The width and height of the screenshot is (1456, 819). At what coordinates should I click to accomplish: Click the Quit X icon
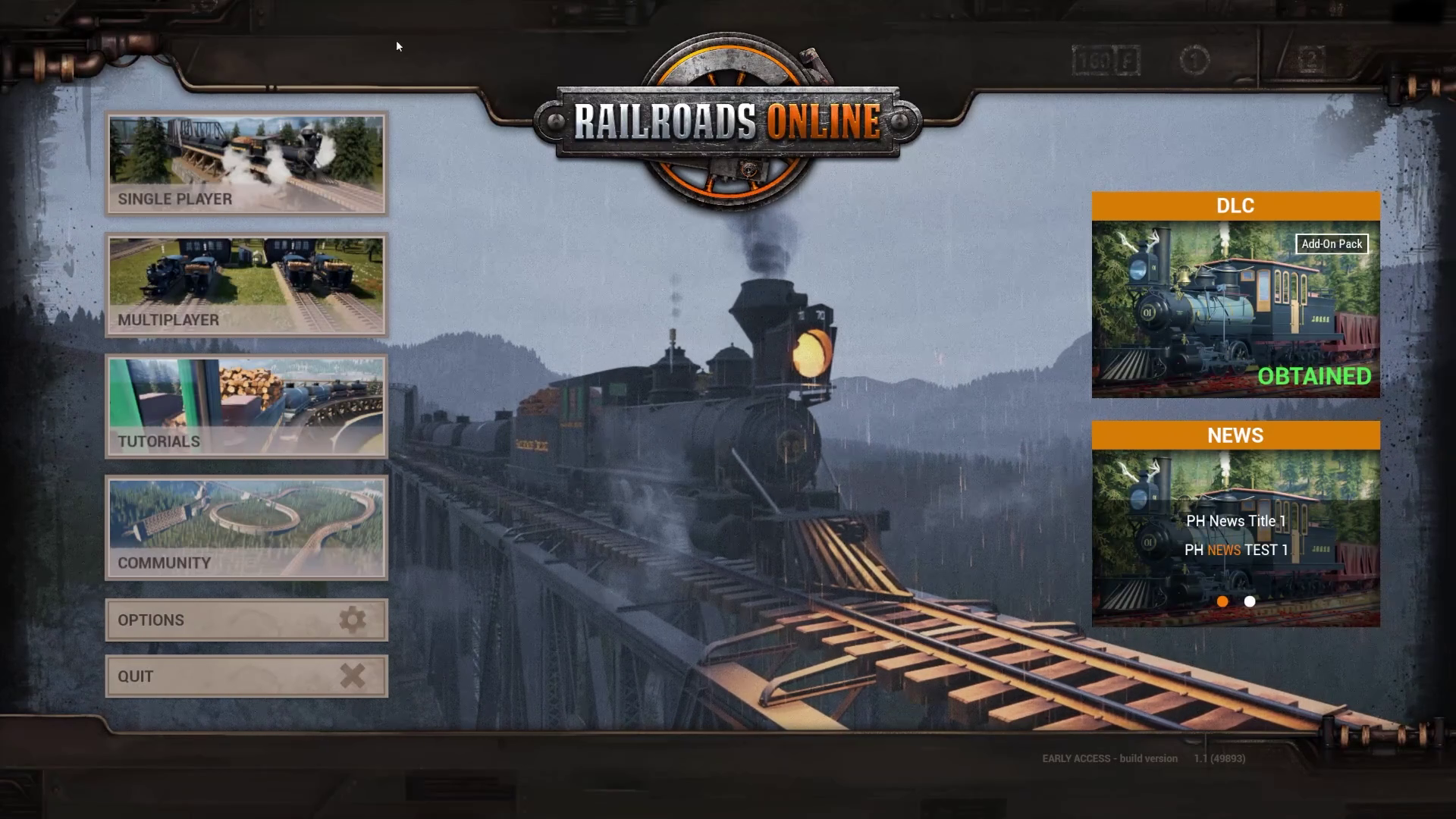tap(351, 676)
